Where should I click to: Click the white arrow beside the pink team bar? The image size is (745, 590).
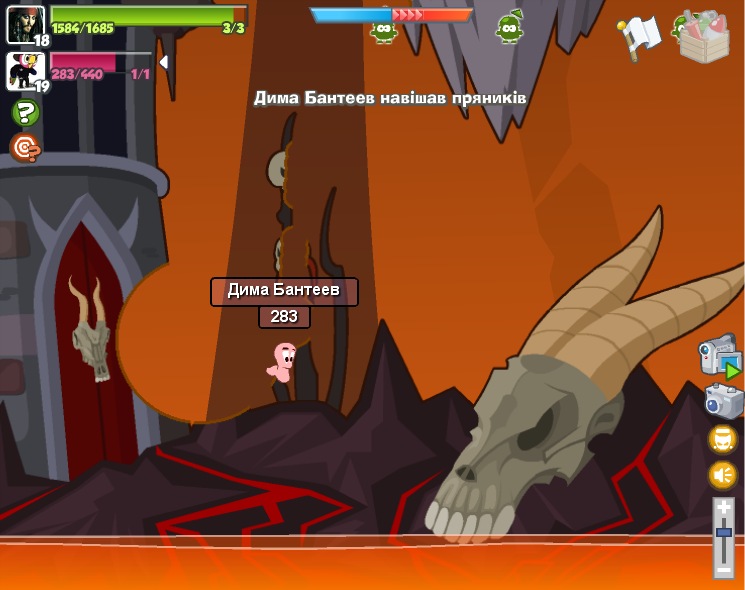point(163,62)
